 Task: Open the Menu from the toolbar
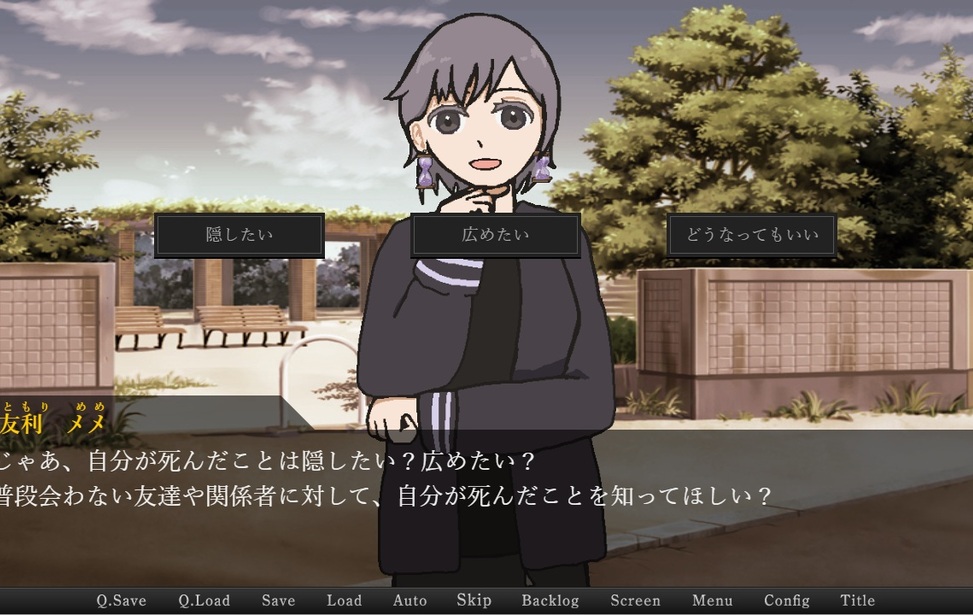[712, 601]
